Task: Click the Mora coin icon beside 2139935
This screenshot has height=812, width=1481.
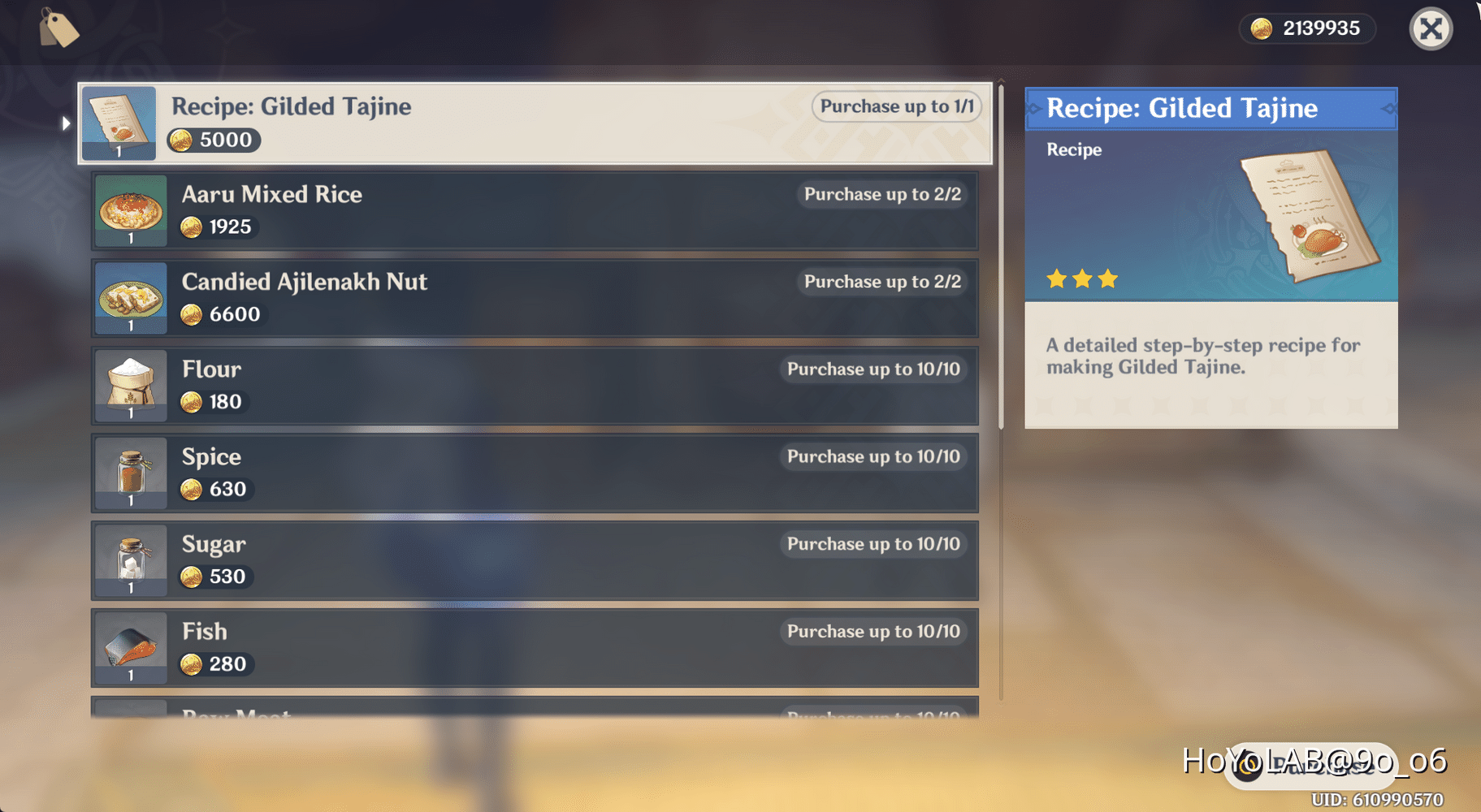Action: click(x=1261, y=28)
